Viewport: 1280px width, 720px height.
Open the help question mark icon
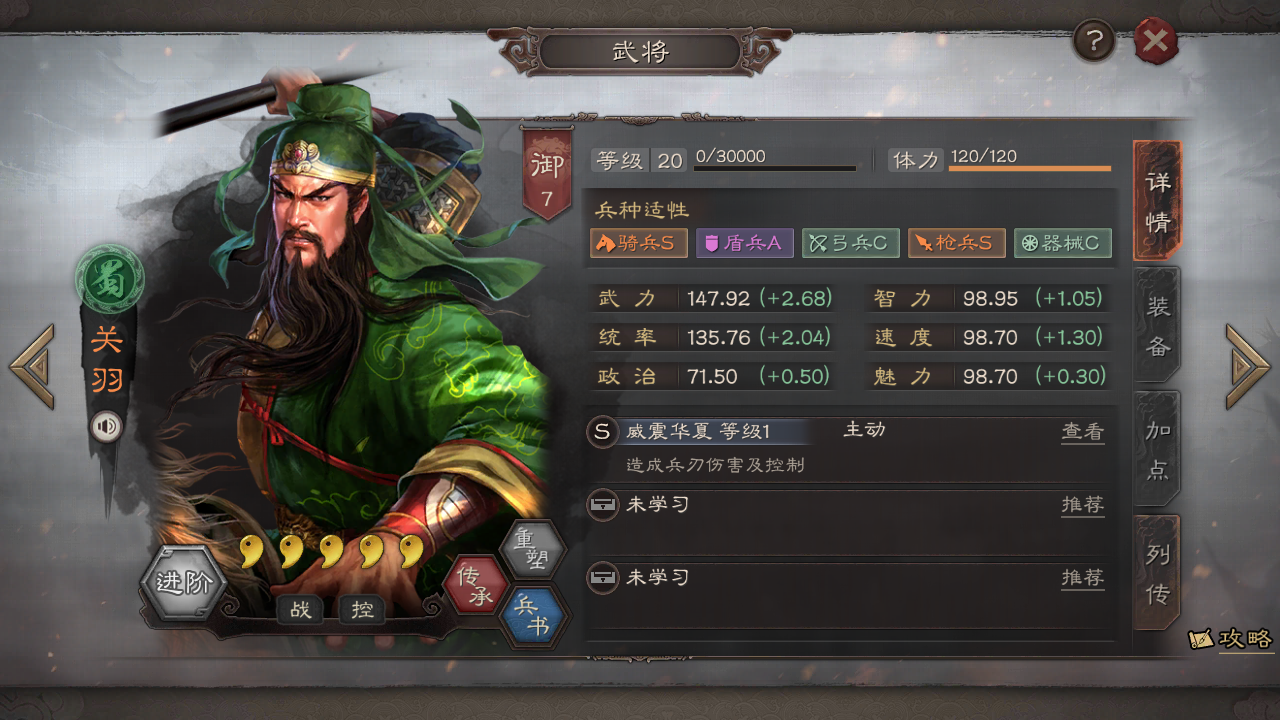tap(1093, 40)
